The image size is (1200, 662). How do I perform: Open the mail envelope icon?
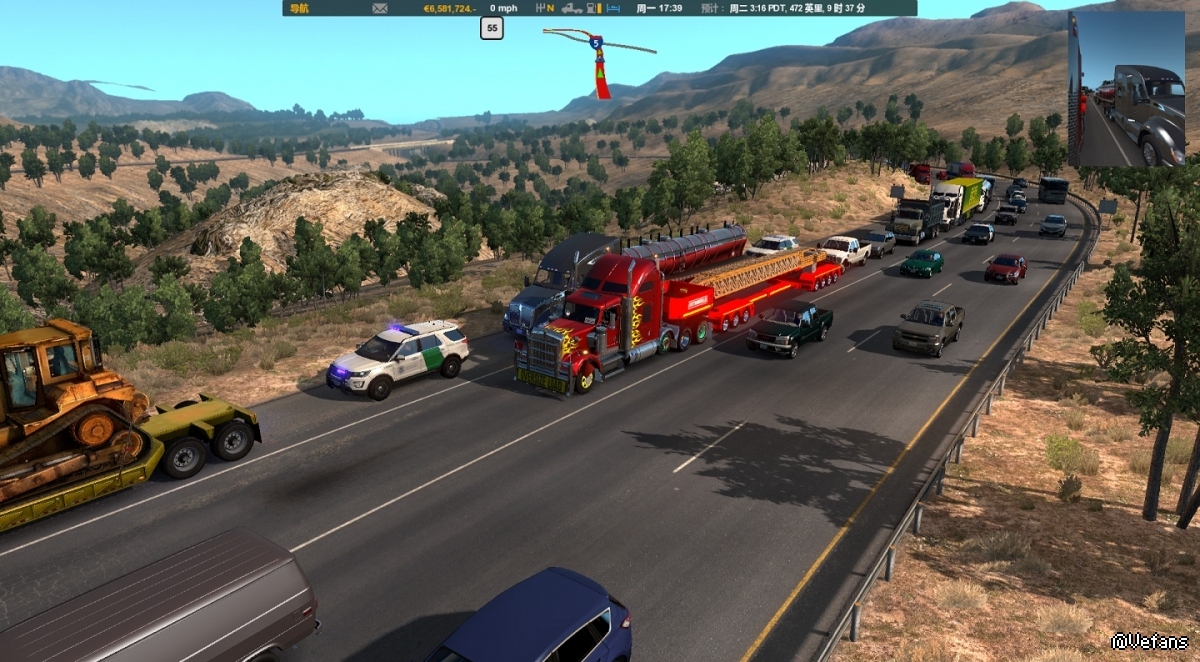click(x=380, y=8)
